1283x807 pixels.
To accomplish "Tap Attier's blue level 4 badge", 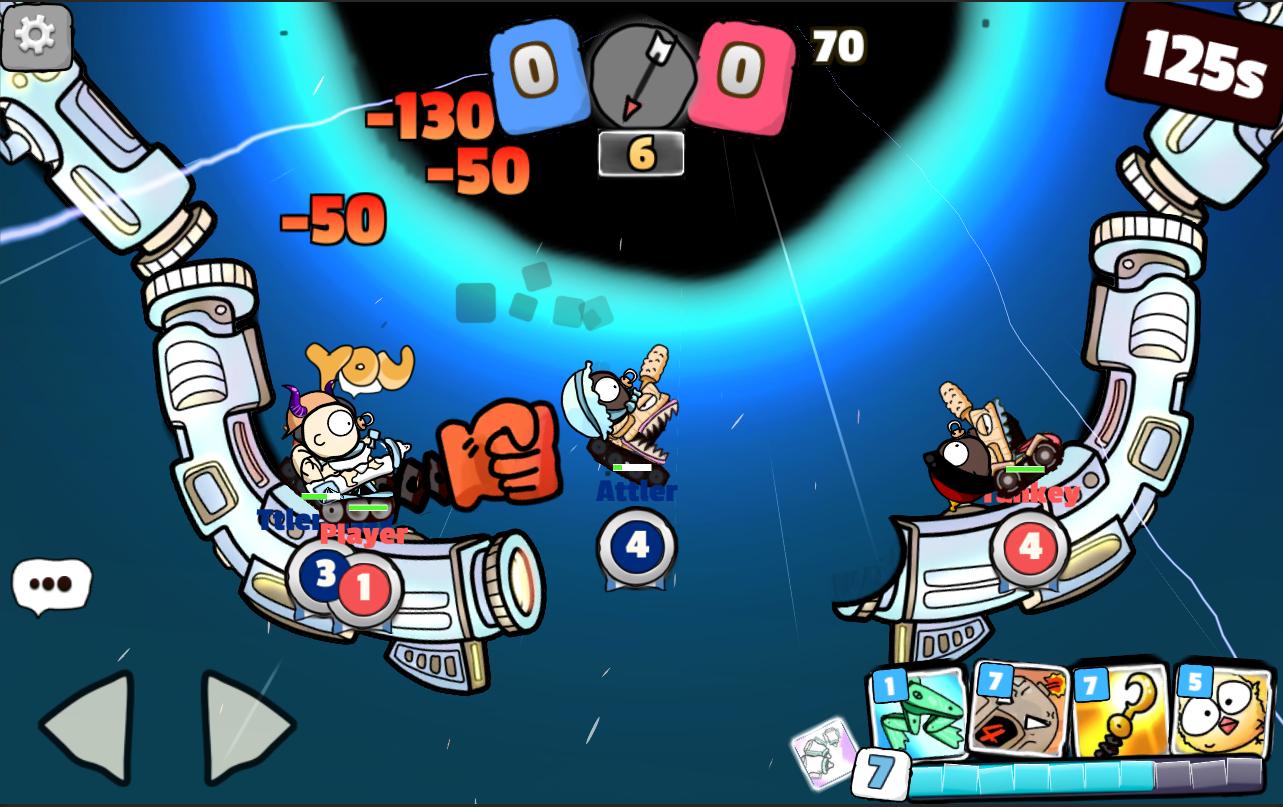I will click(x=637, y=544).
